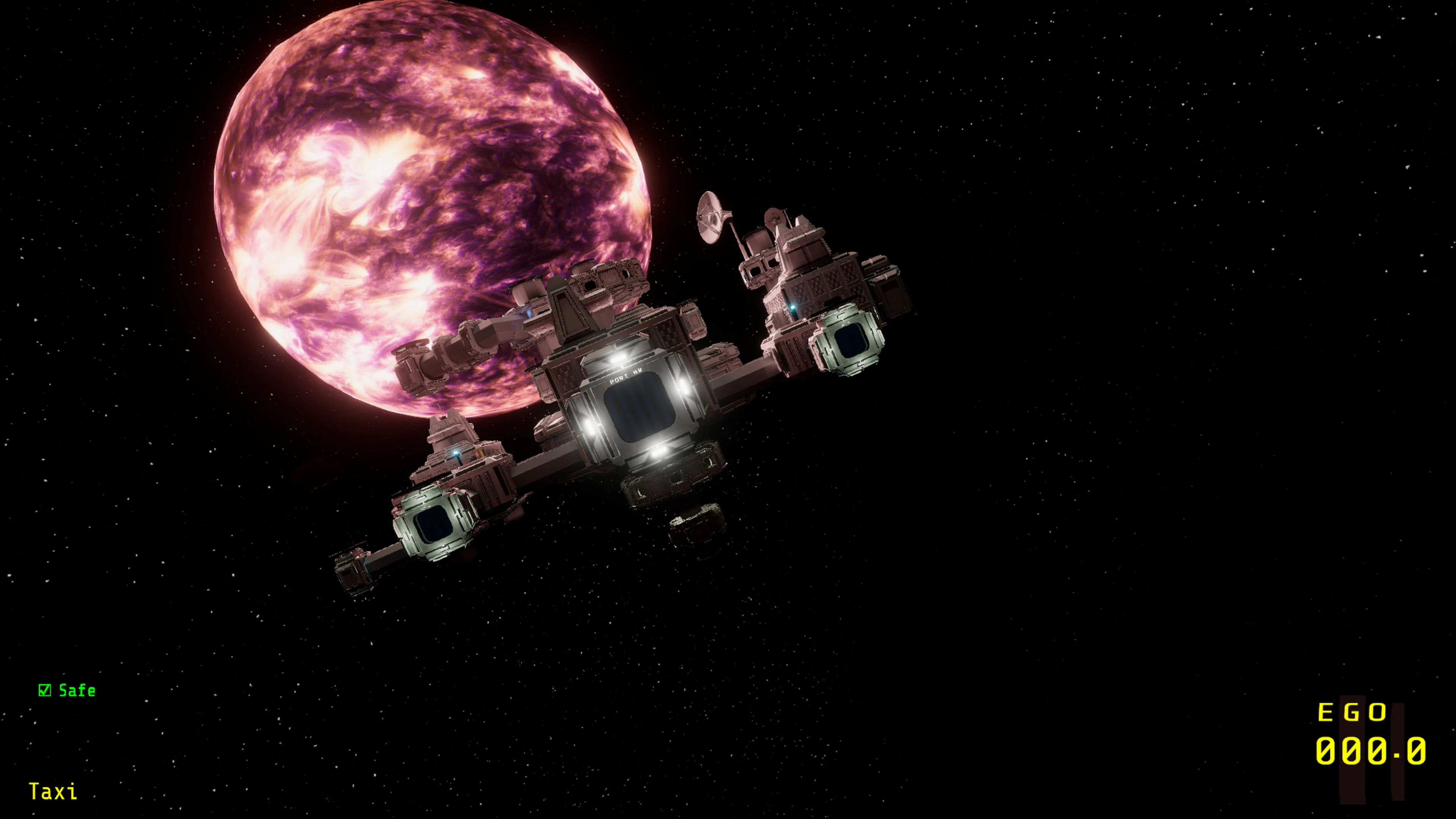The width and height of the screenshot is (1456, 819).
Task: Enable Safe flight mode via its checkbox
Action: [x=45, y=690]
